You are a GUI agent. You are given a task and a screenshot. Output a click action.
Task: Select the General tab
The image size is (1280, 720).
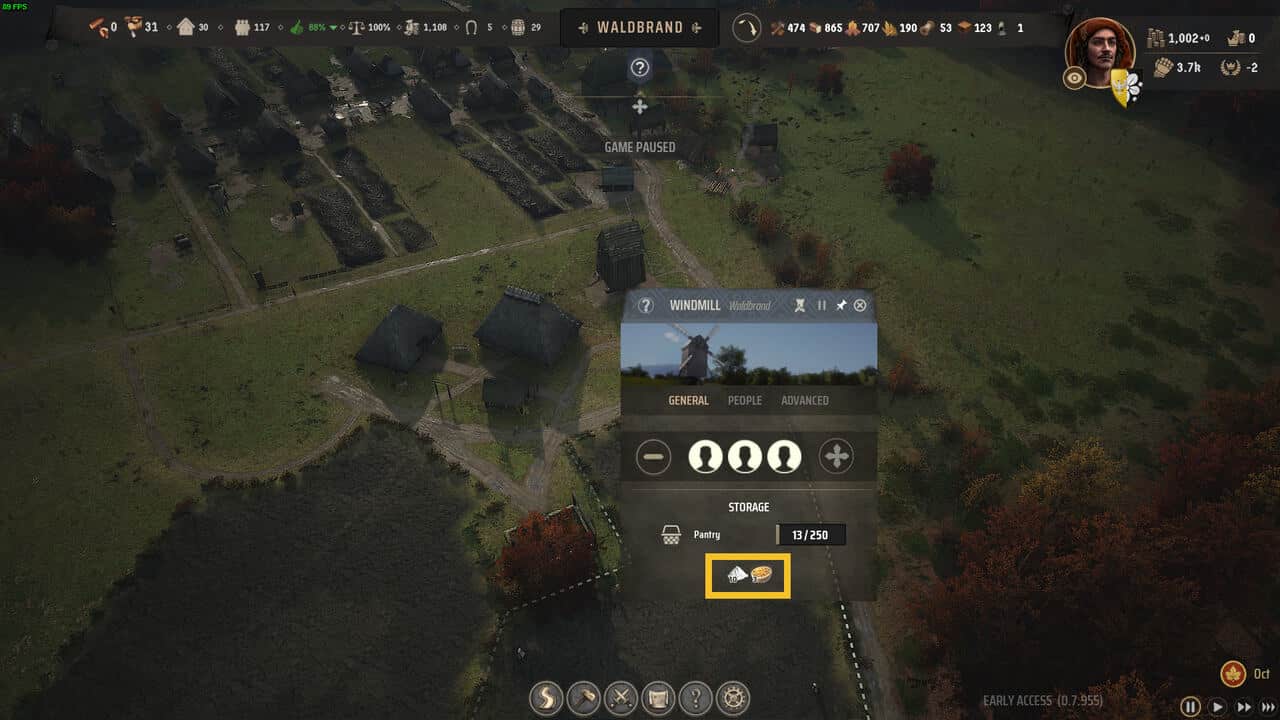click(x=688, y=400)
